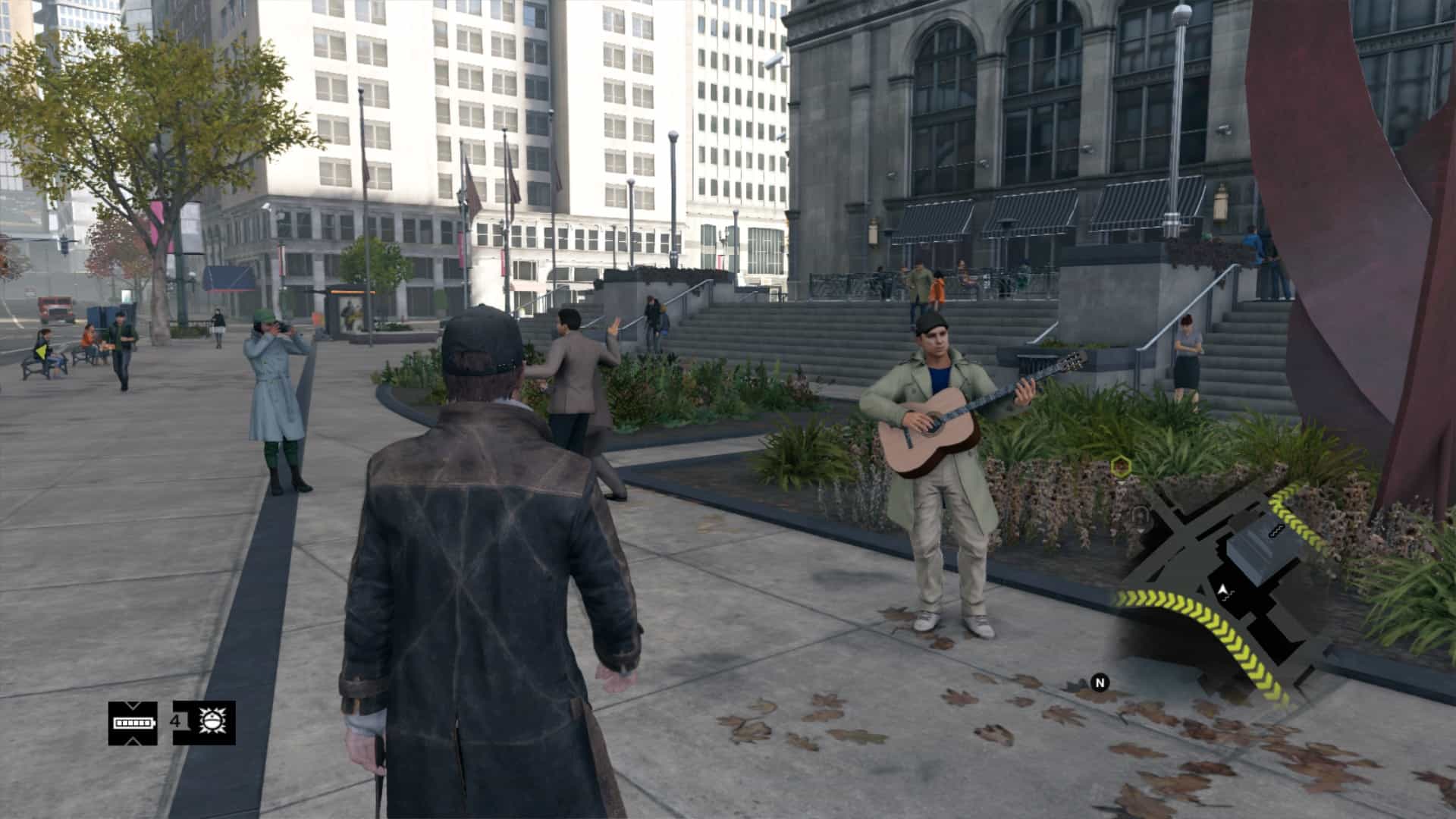The height and width of the screenshot is (819, 1456).
Task: Click the white player arrow on minimap
Action: pyautogui.click(x=1222, y=590)
